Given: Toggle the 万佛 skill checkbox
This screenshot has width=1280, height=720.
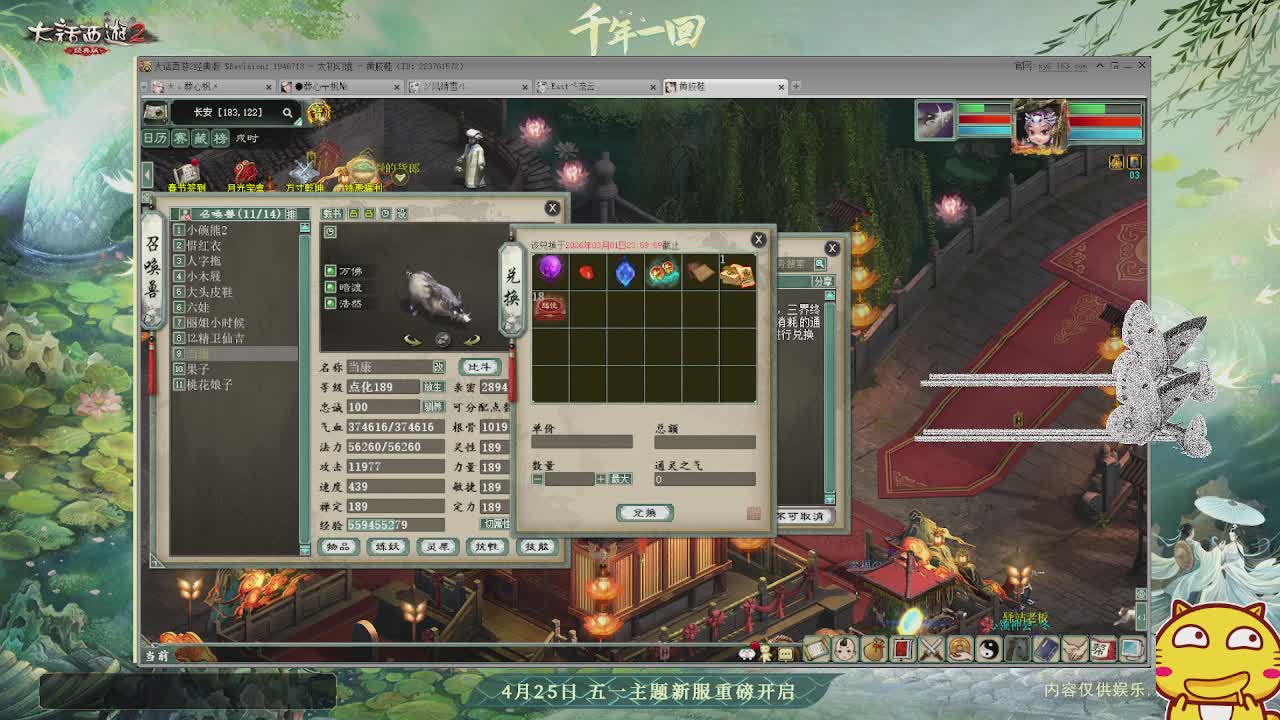Looking at the screenshot, I should click(330, 269).
